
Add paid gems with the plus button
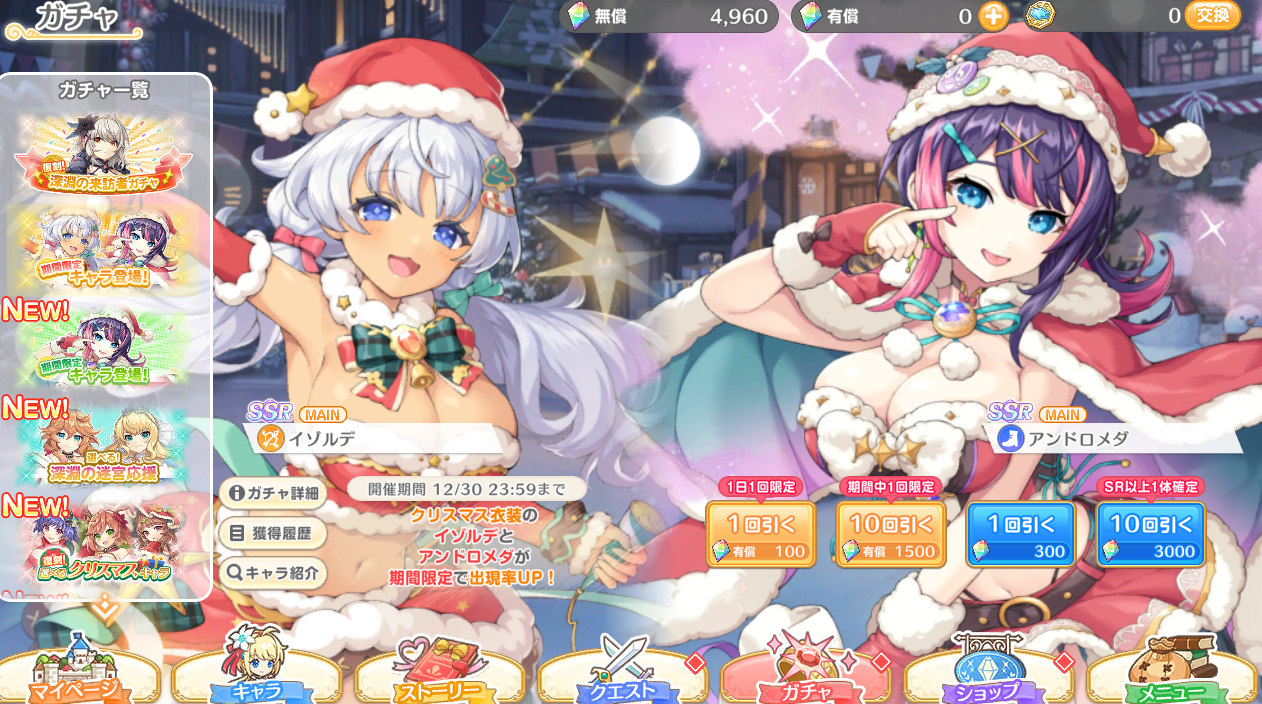[992, 16]
